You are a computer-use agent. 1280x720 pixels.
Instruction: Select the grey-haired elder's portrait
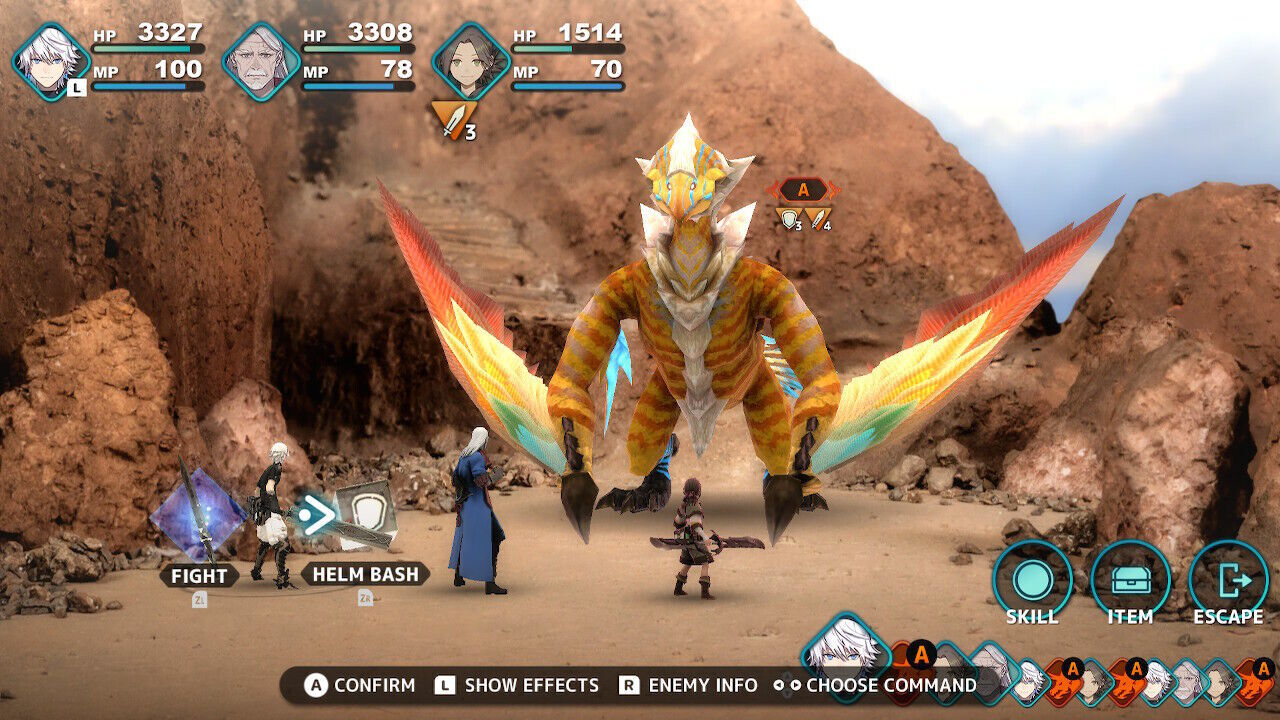(x=261, y=61)
